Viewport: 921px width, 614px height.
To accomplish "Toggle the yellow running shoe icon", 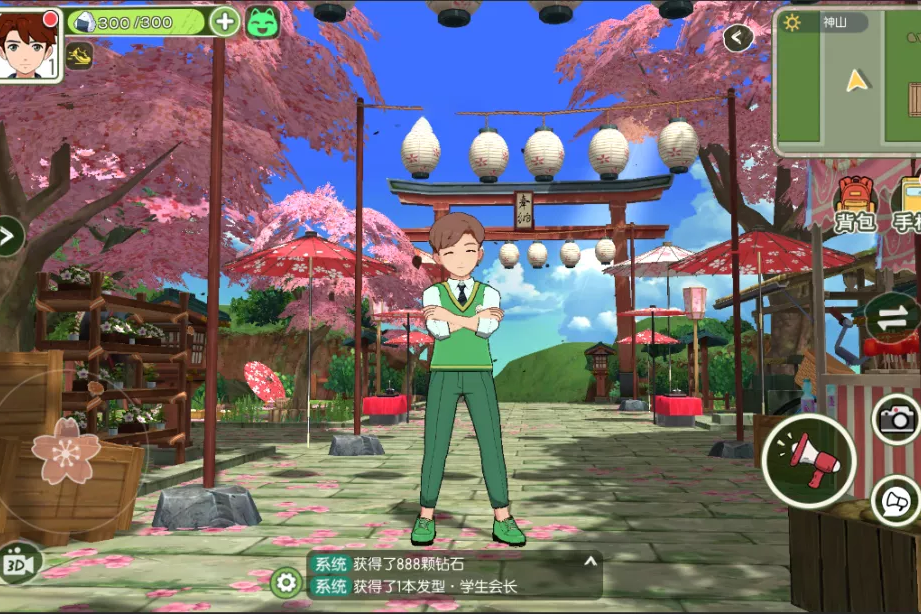I will (x=80, y=56).
